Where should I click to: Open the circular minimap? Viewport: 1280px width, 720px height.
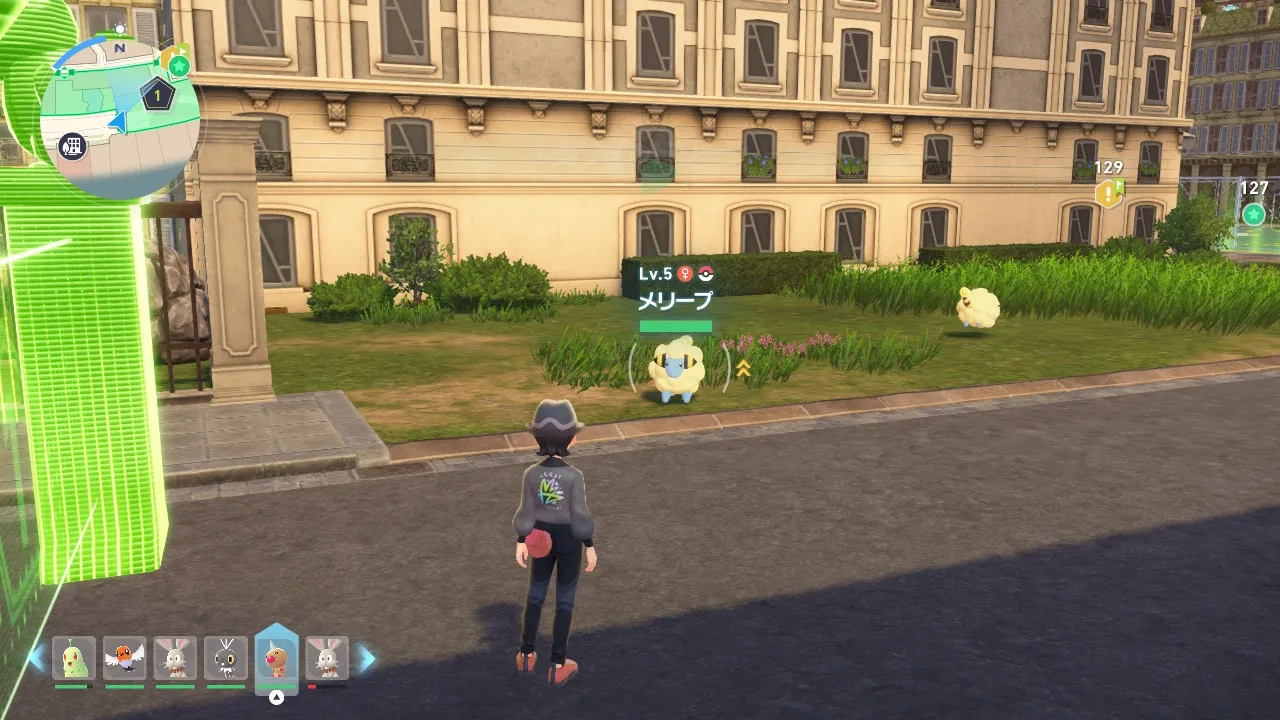click(118, 118)
